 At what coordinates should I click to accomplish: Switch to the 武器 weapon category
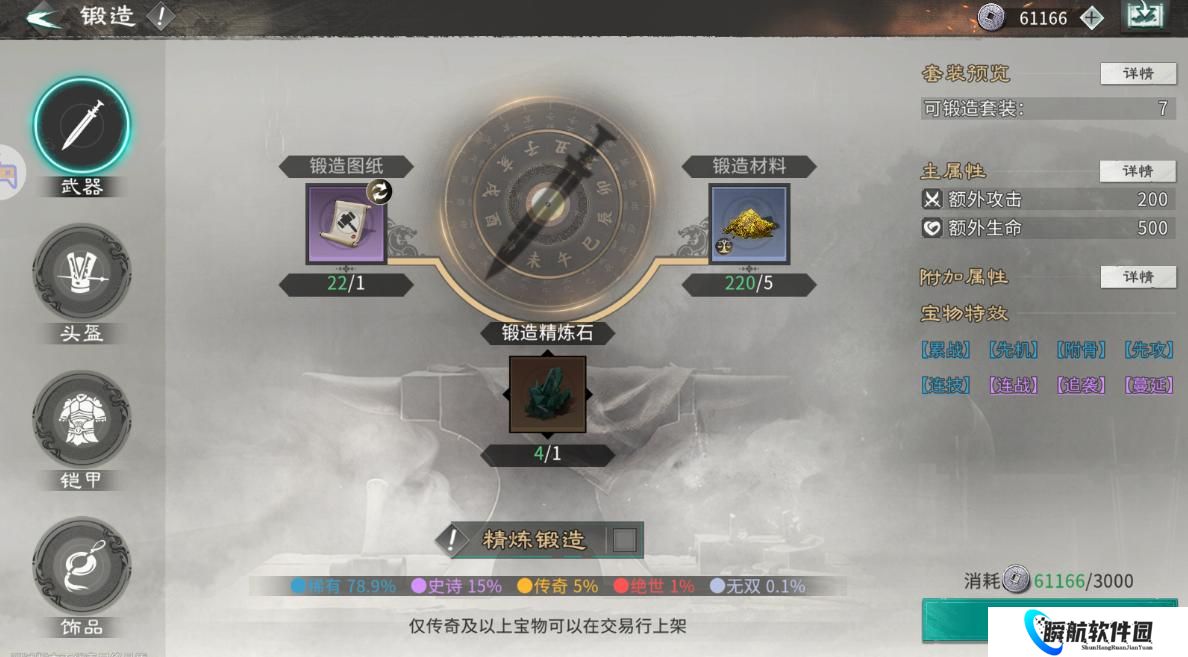click(82, 127)
